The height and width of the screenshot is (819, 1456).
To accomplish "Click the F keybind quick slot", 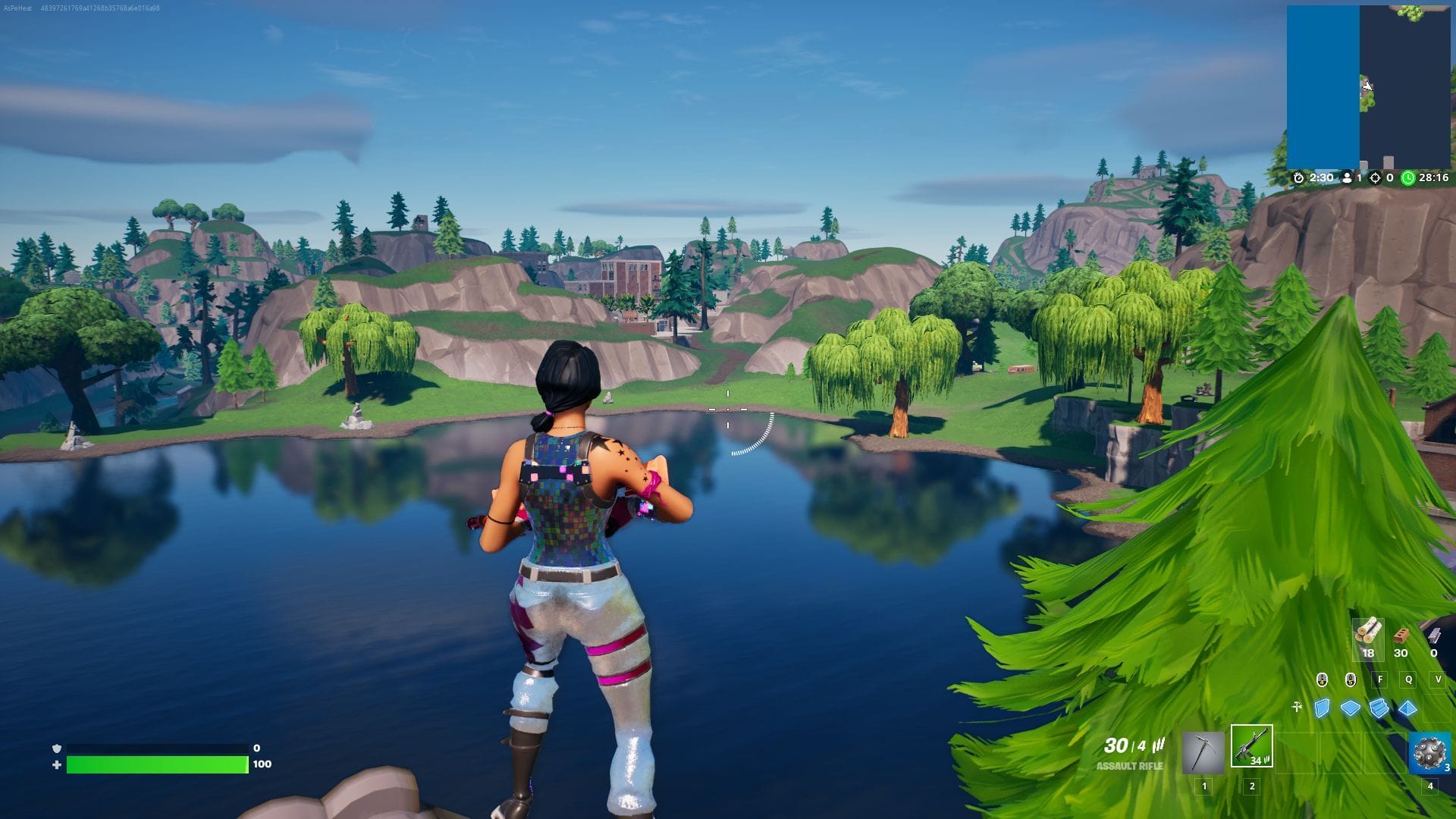I will click(1380, 679).
